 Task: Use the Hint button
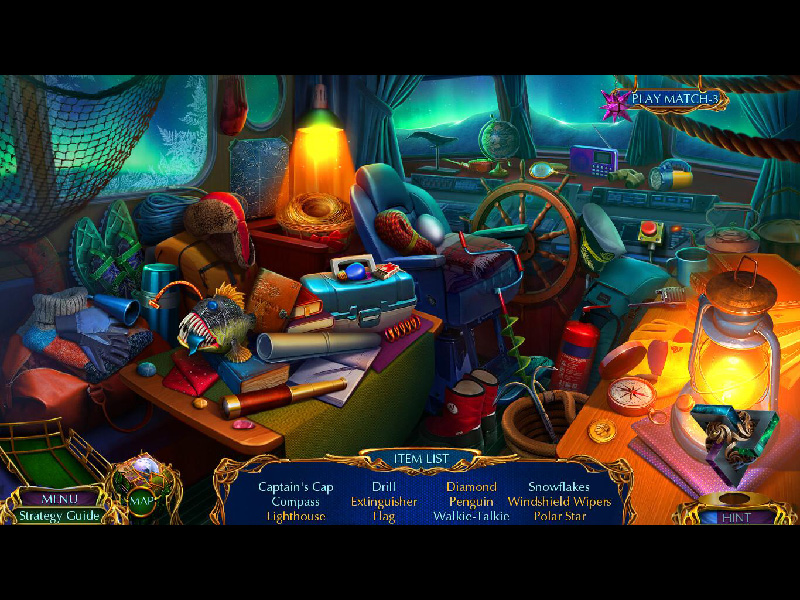[x=735, y=517]
